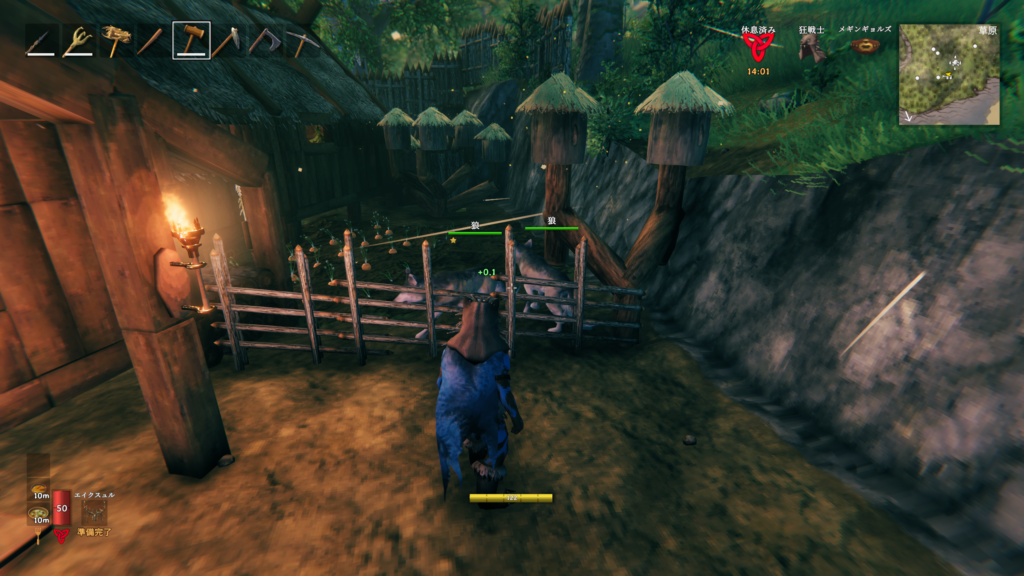The image size is (1024, 576).
Task: Select the axe hotbar slot
Action: click(x=265, y=42)
